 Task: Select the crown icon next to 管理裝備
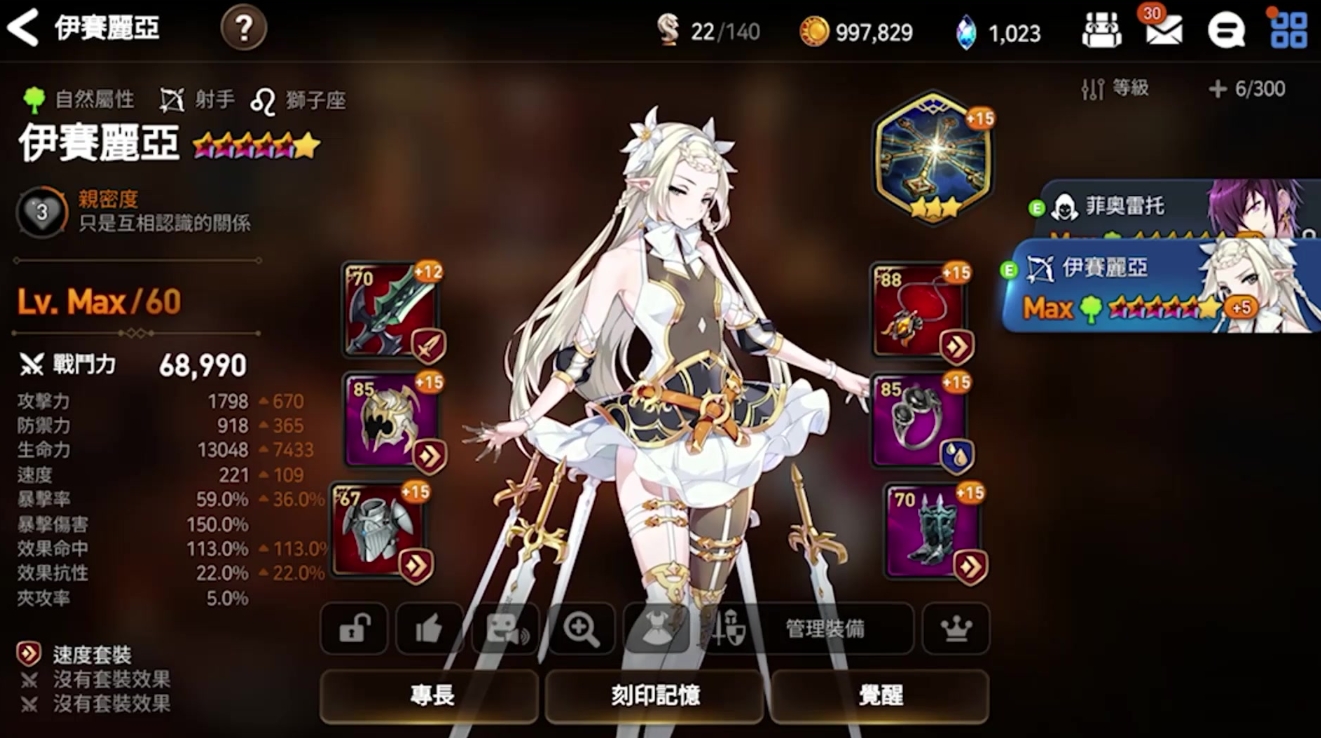tap(958, 630)
